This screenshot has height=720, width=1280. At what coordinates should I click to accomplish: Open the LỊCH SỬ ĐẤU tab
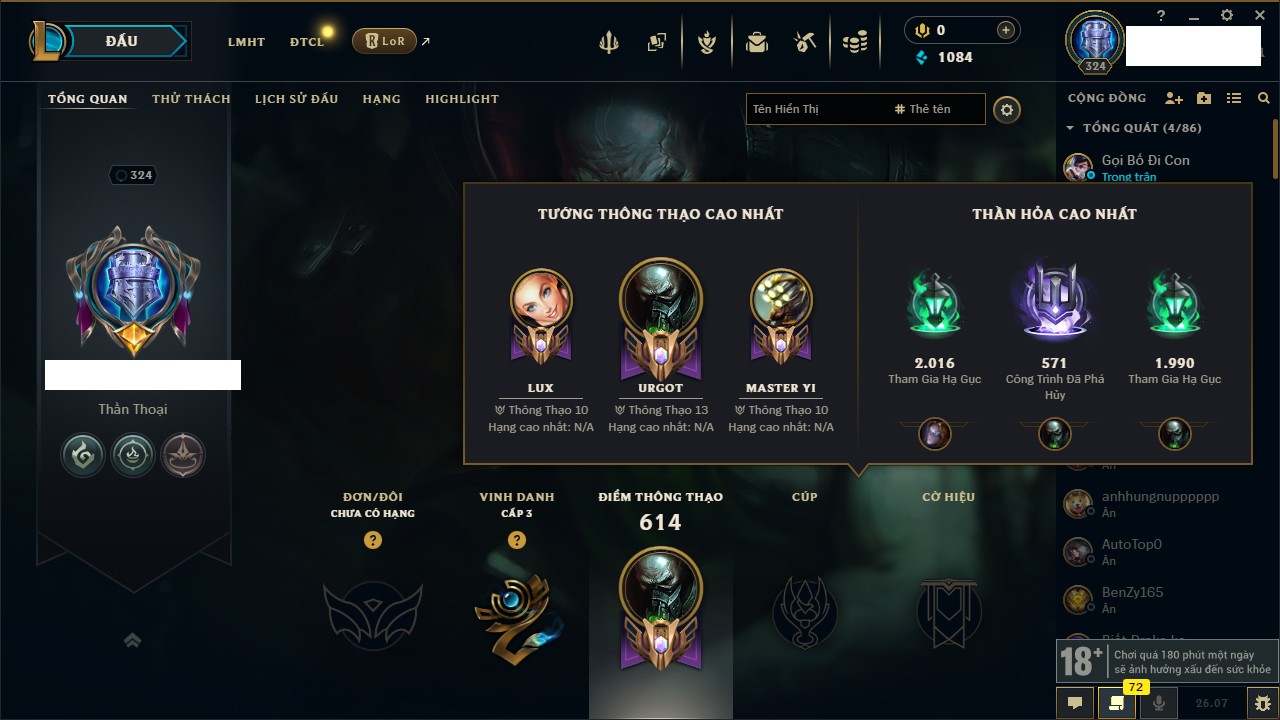[x=296, y=99]
